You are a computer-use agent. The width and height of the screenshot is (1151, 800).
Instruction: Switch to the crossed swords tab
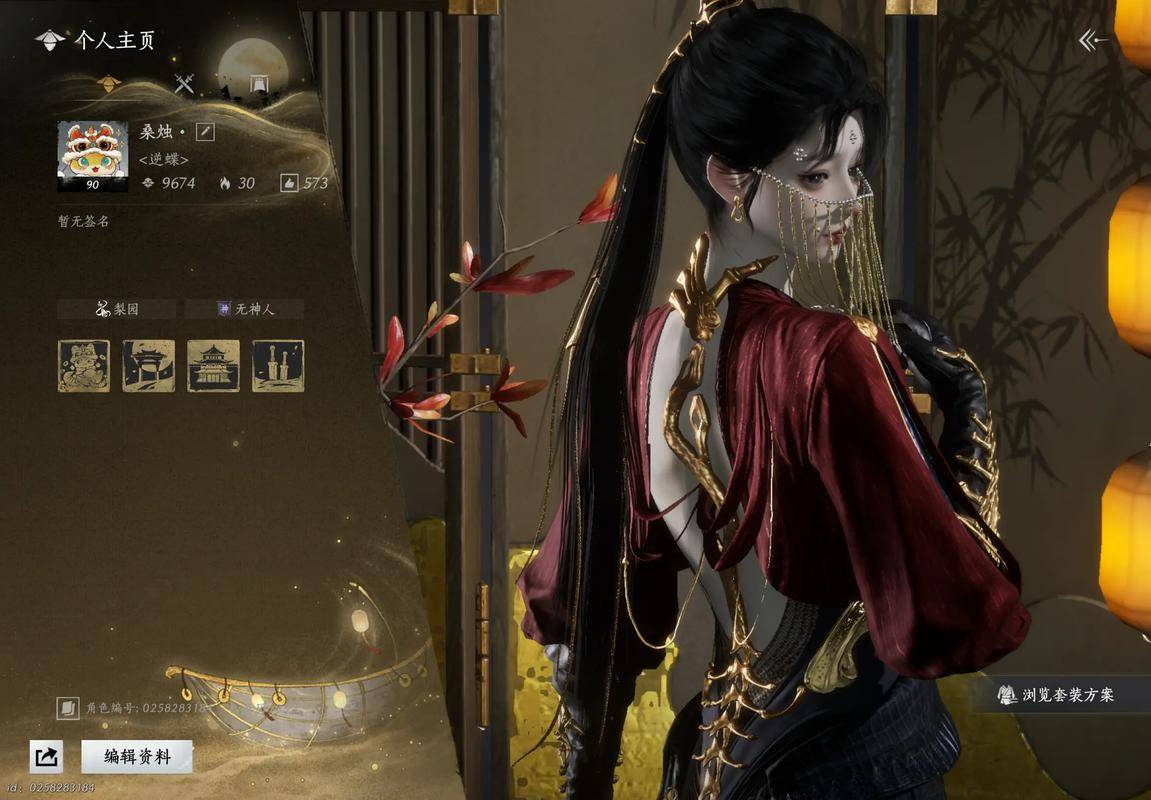pyautogui.click(x=184, y=84)
